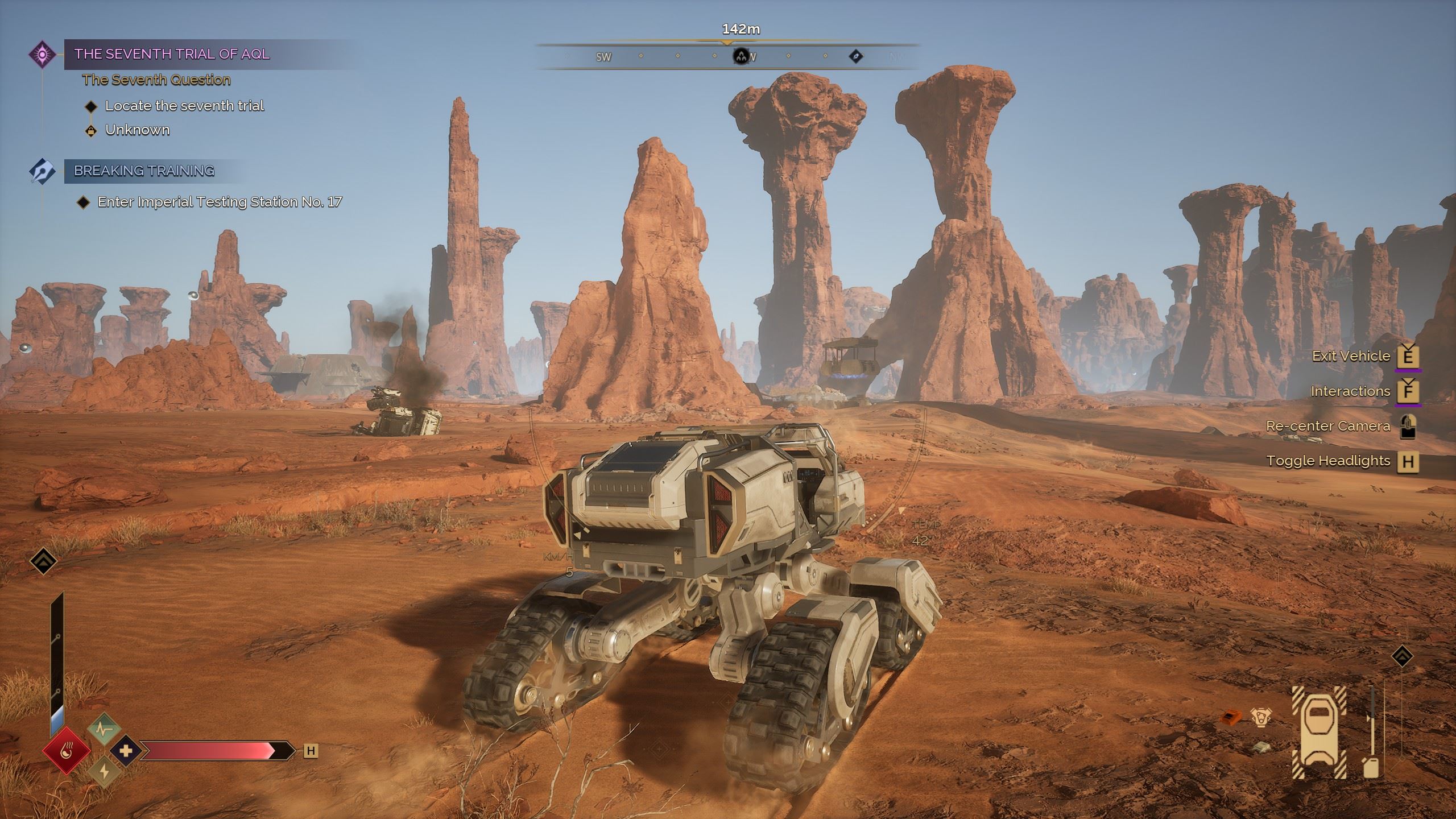
Task: Collapse the Breaking Training quest header
Action: tap(145, 171)
